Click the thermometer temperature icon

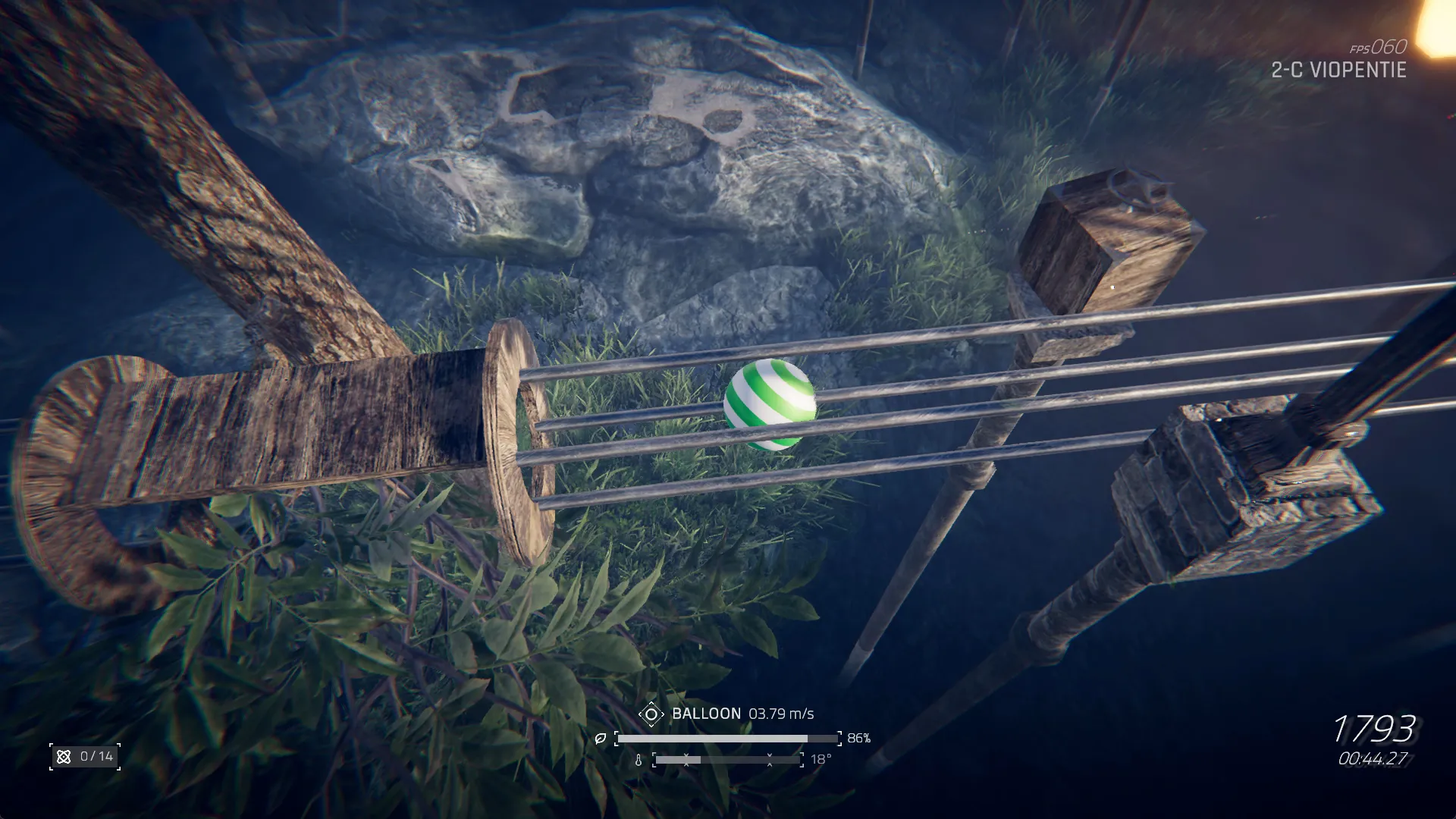tap(639, 760)
